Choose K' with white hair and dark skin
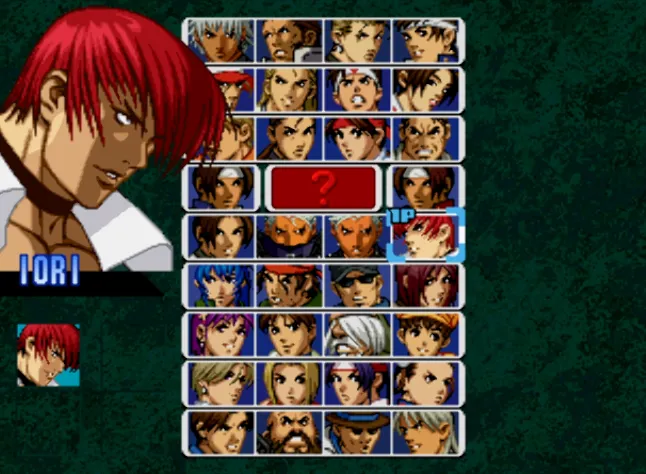This screenshot has height=474, width=646. (x=221, y=40)
